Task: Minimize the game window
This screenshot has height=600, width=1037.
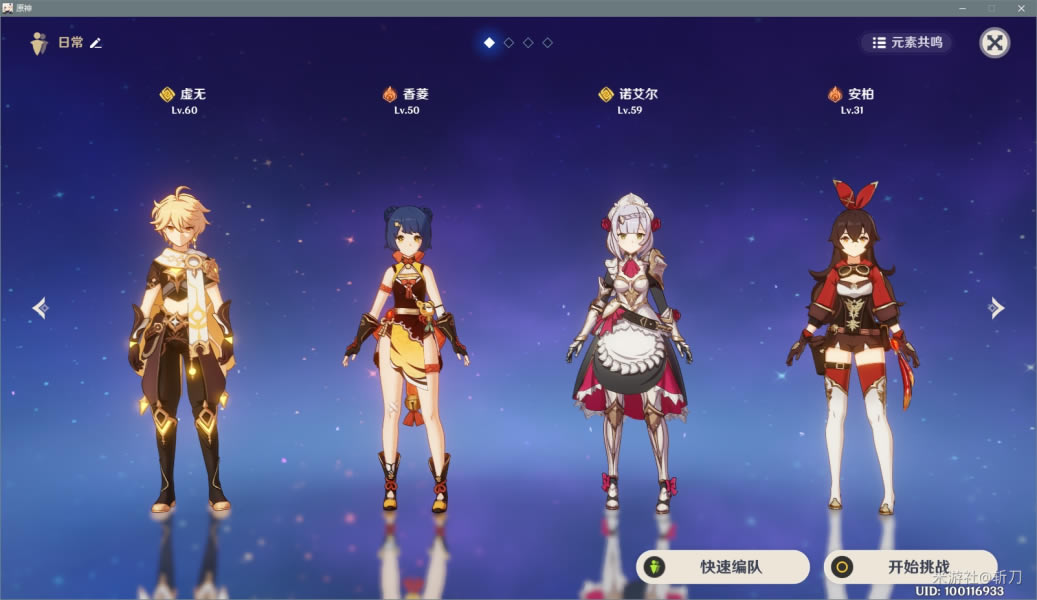Action: (x=962, y=8)
